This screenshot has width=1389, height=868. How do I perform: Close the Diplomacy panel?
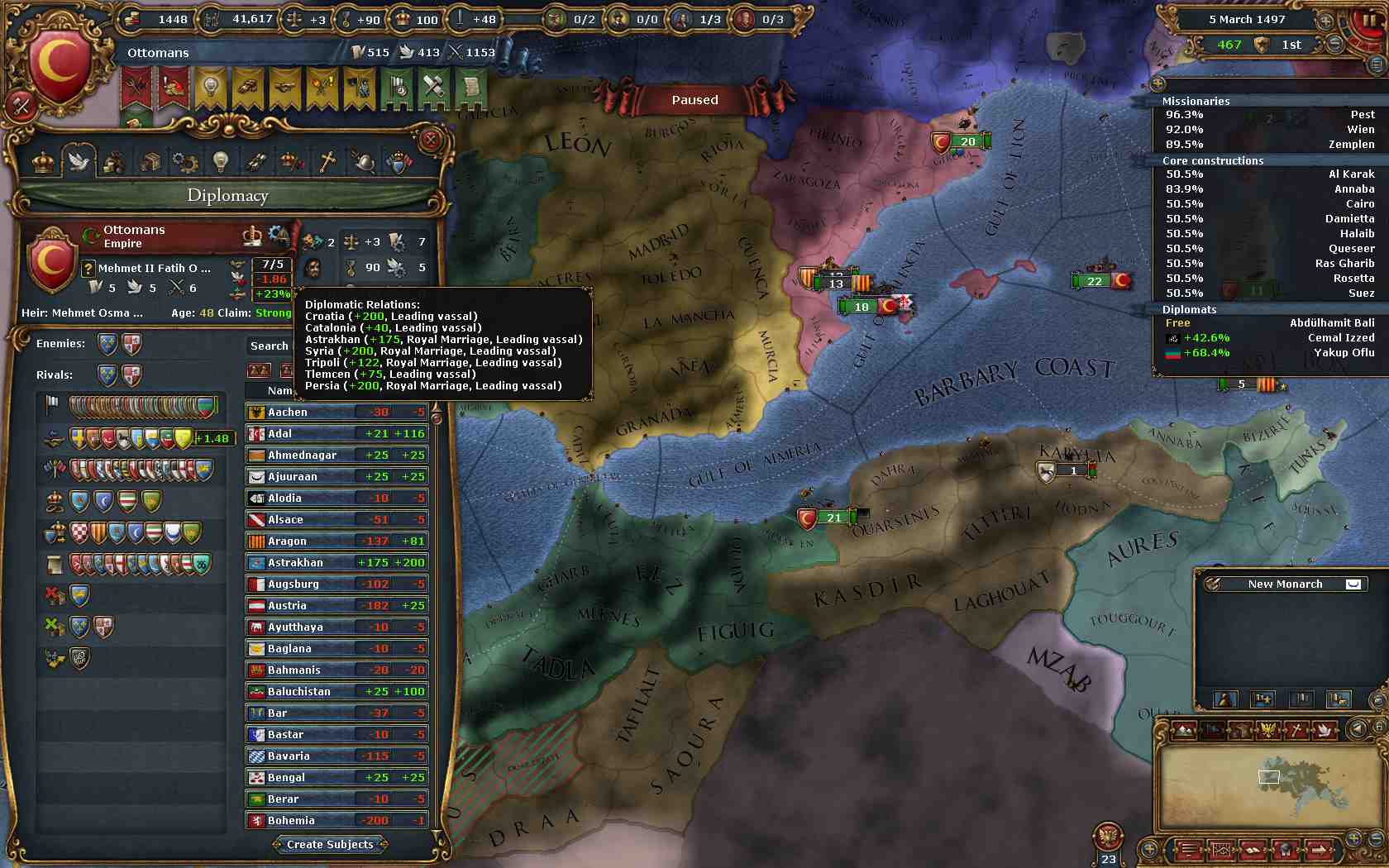point(430,140)
